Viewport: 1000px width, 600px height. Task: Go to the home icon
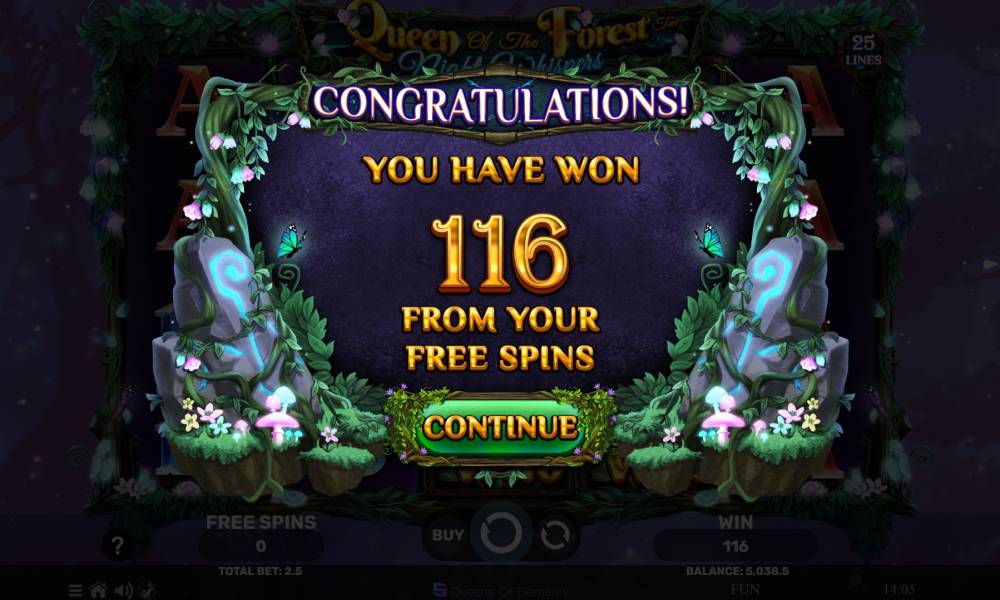tap(98, 590)
